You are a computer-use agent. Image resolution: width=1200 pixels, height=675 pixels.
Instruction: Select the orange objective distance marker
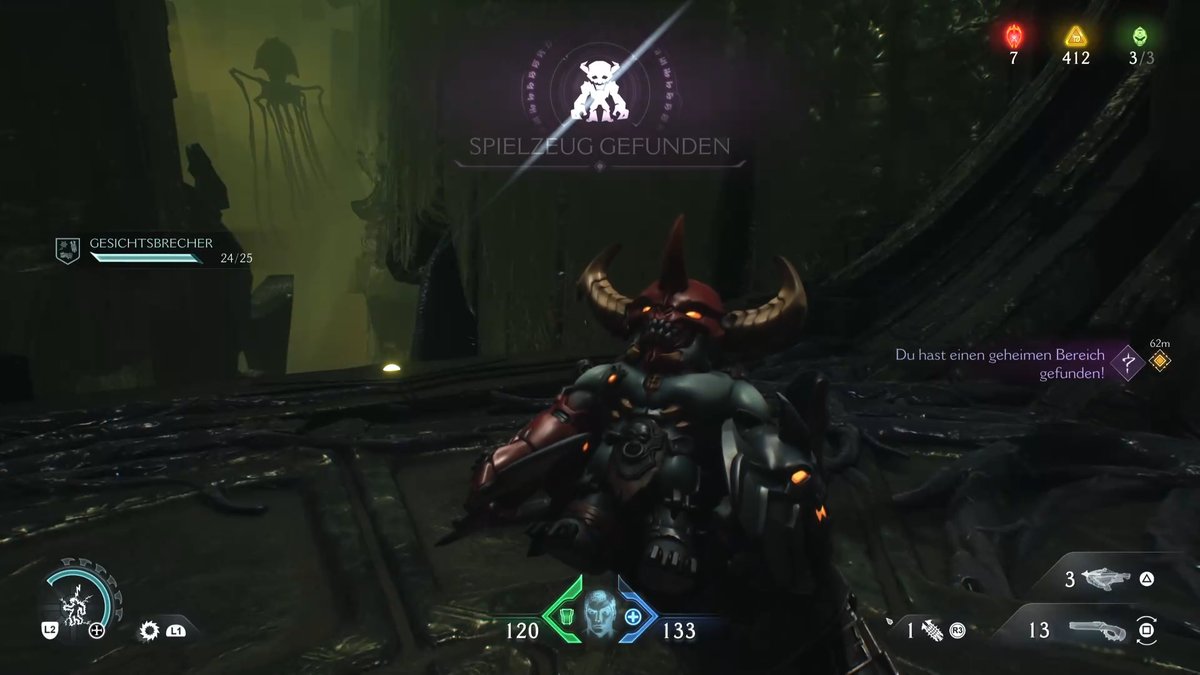click(1159, 361)
